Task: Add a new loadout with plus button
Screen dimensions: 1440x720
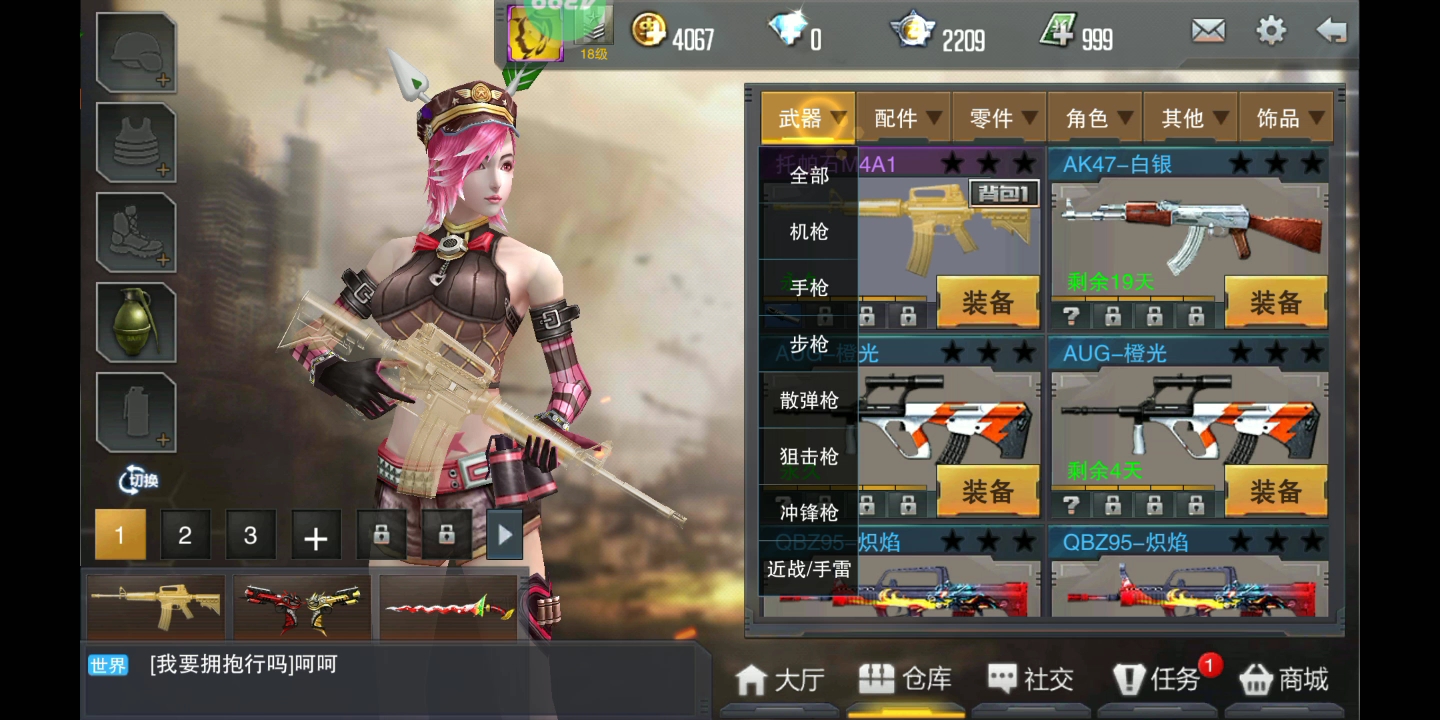Action: coord(316,537)
